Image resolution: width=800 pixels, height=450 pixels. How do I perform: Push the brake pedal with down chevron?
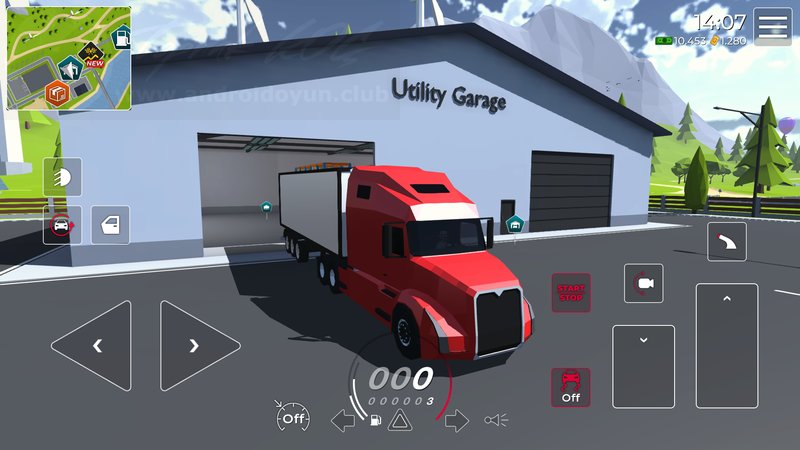pos(643,366)
